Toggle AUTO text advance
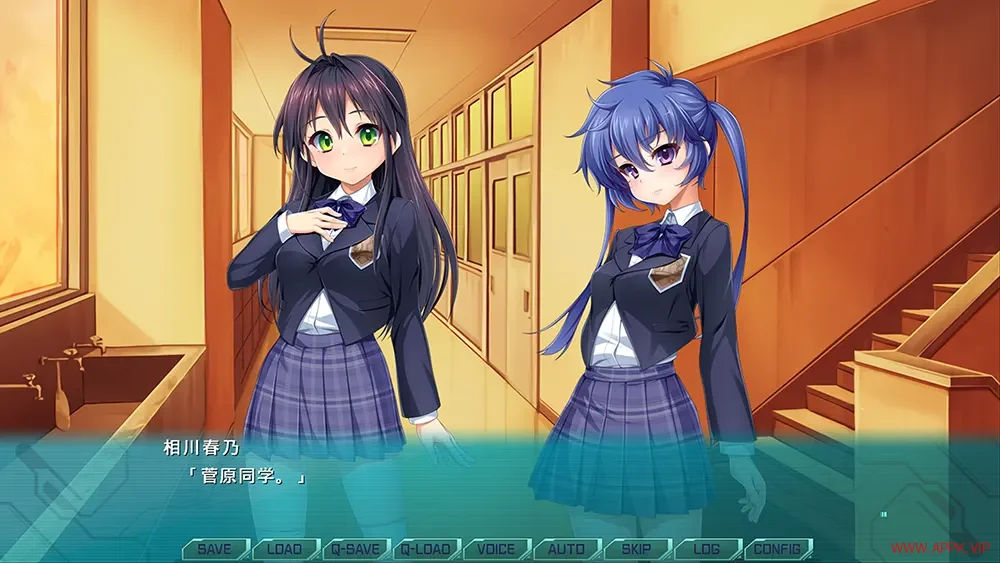Viewport: 1000px width, 563px height. pos(566,549)
